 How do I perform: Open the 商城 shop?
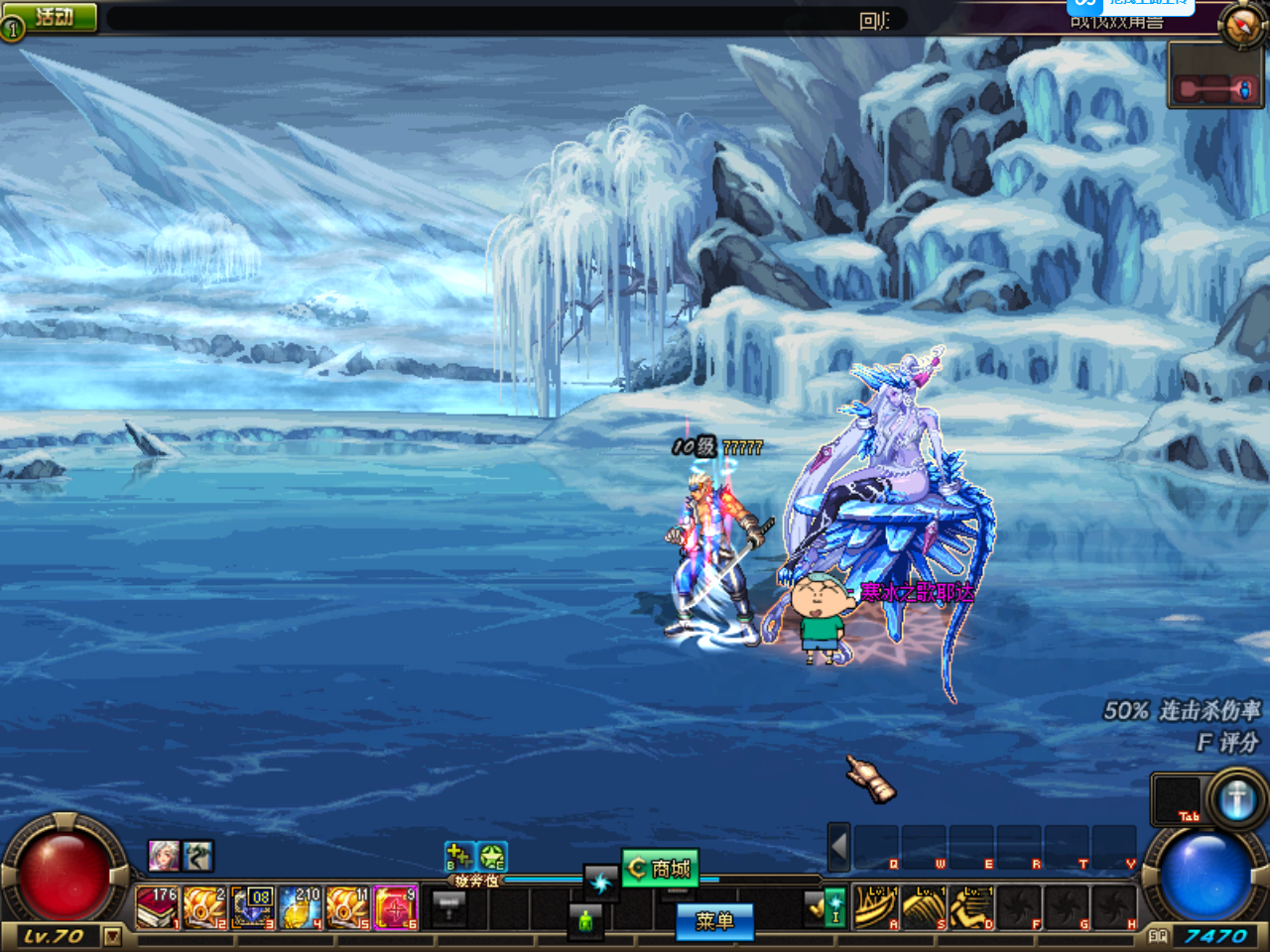pos(659,869)
